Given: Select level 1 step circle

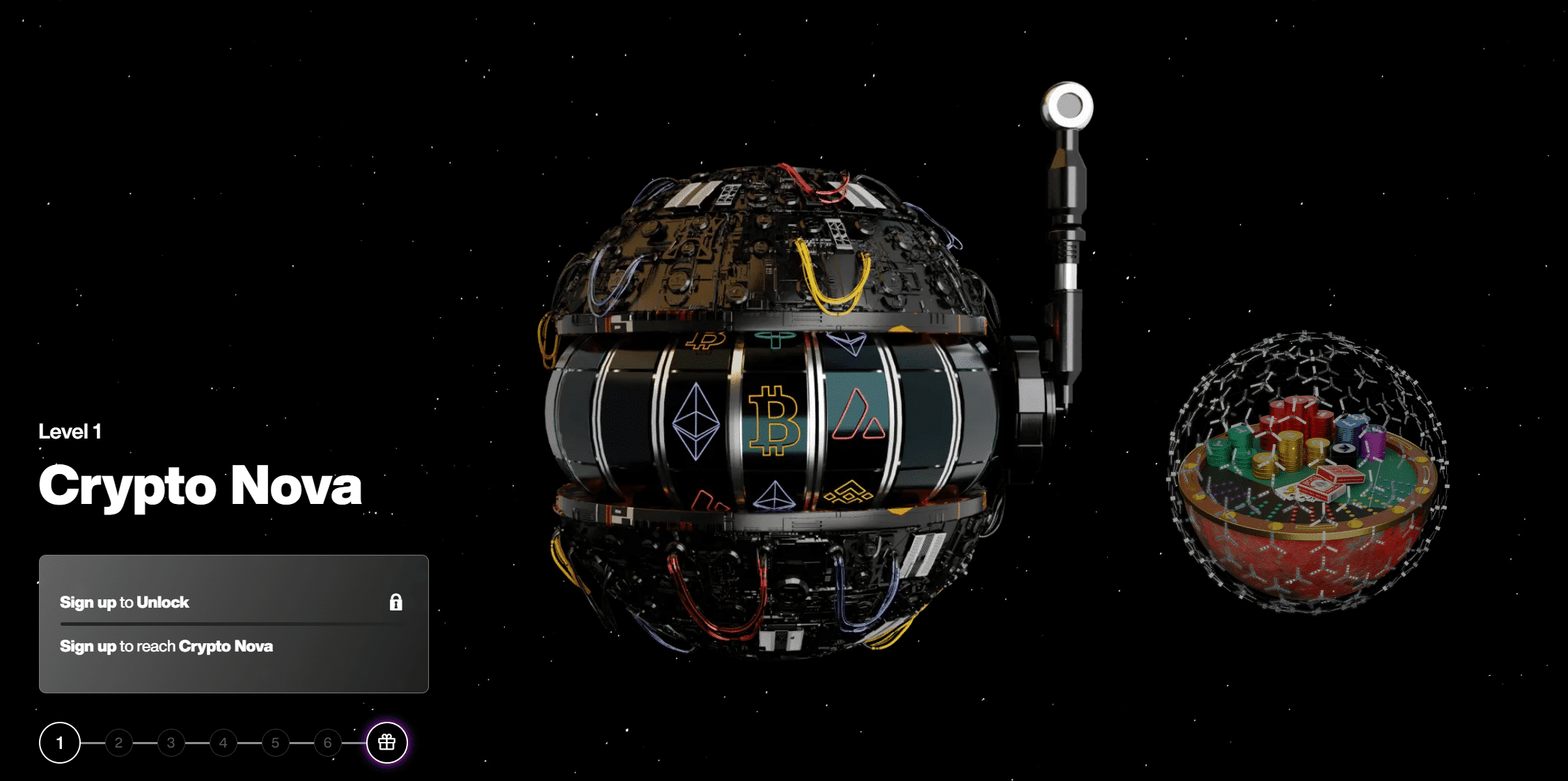Looking at the screenshot, I should point(60,743).
